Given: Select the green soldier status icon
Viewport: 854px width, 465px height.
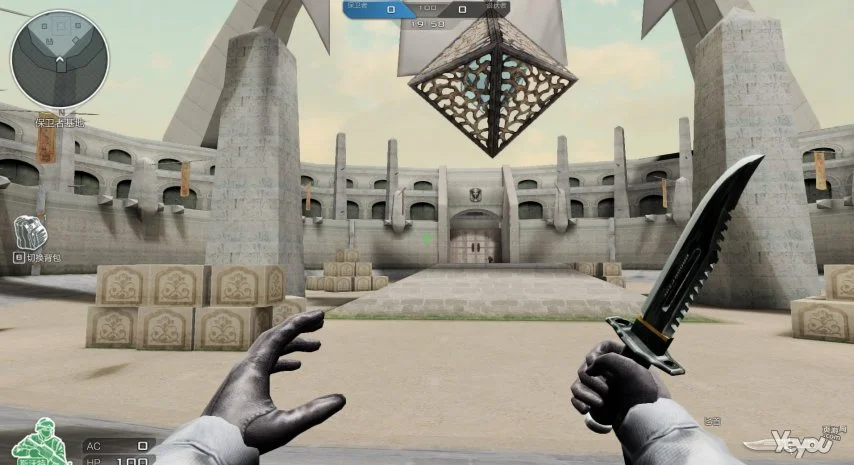Looking at the screenshot, I should 40,441.
